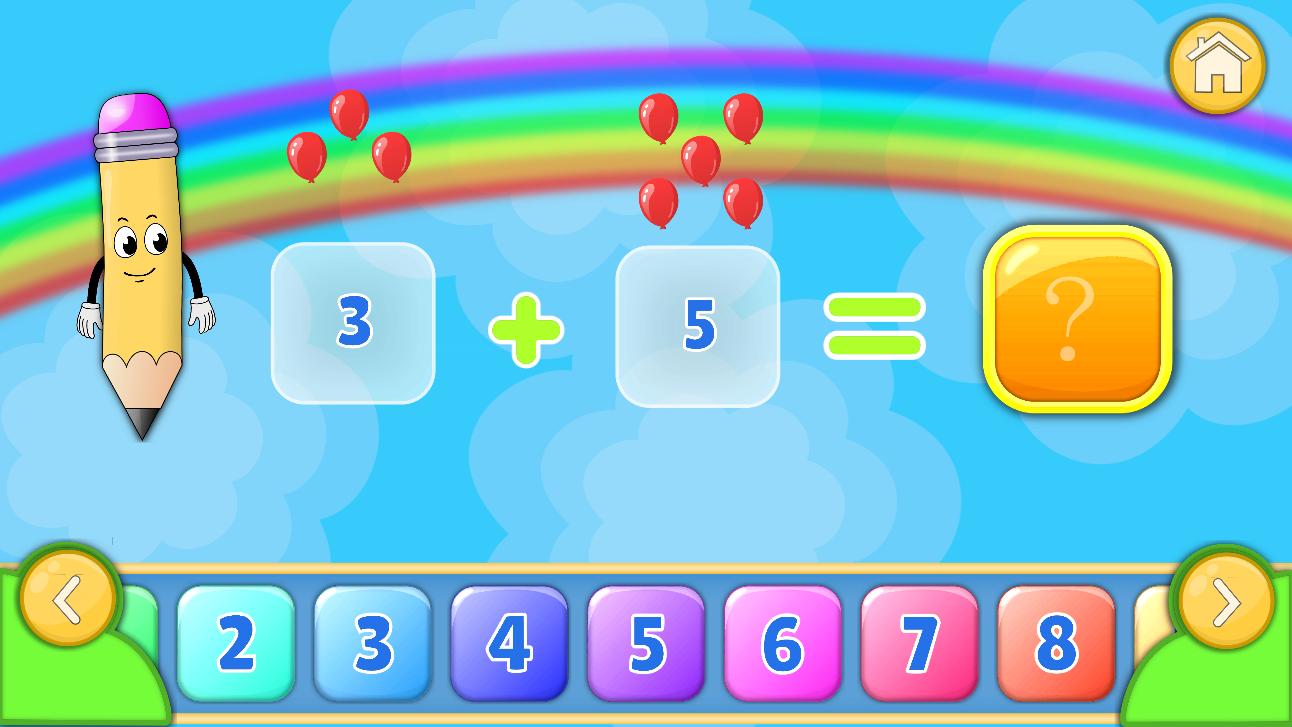
Task: Click the Home icon
Action: pyautogui.click(x=1216, y=63)
